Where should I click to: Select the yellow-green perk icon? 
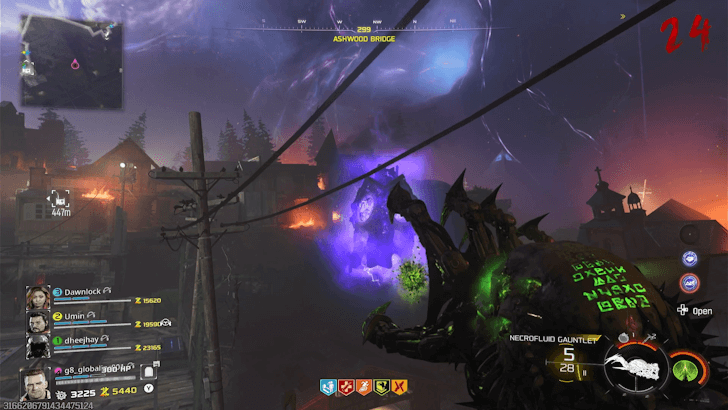point(381,385)
